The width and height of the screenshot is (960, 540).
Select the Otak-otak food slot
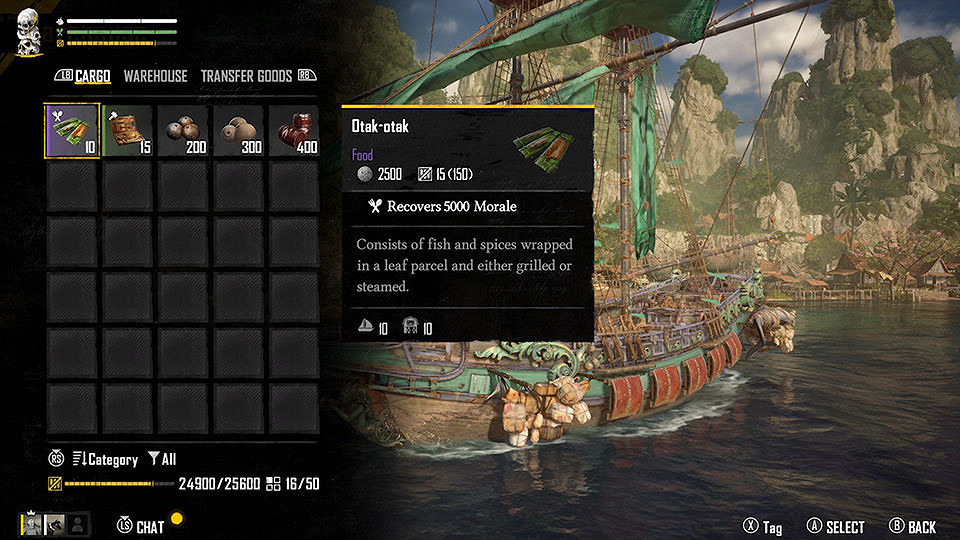[72, 131]
